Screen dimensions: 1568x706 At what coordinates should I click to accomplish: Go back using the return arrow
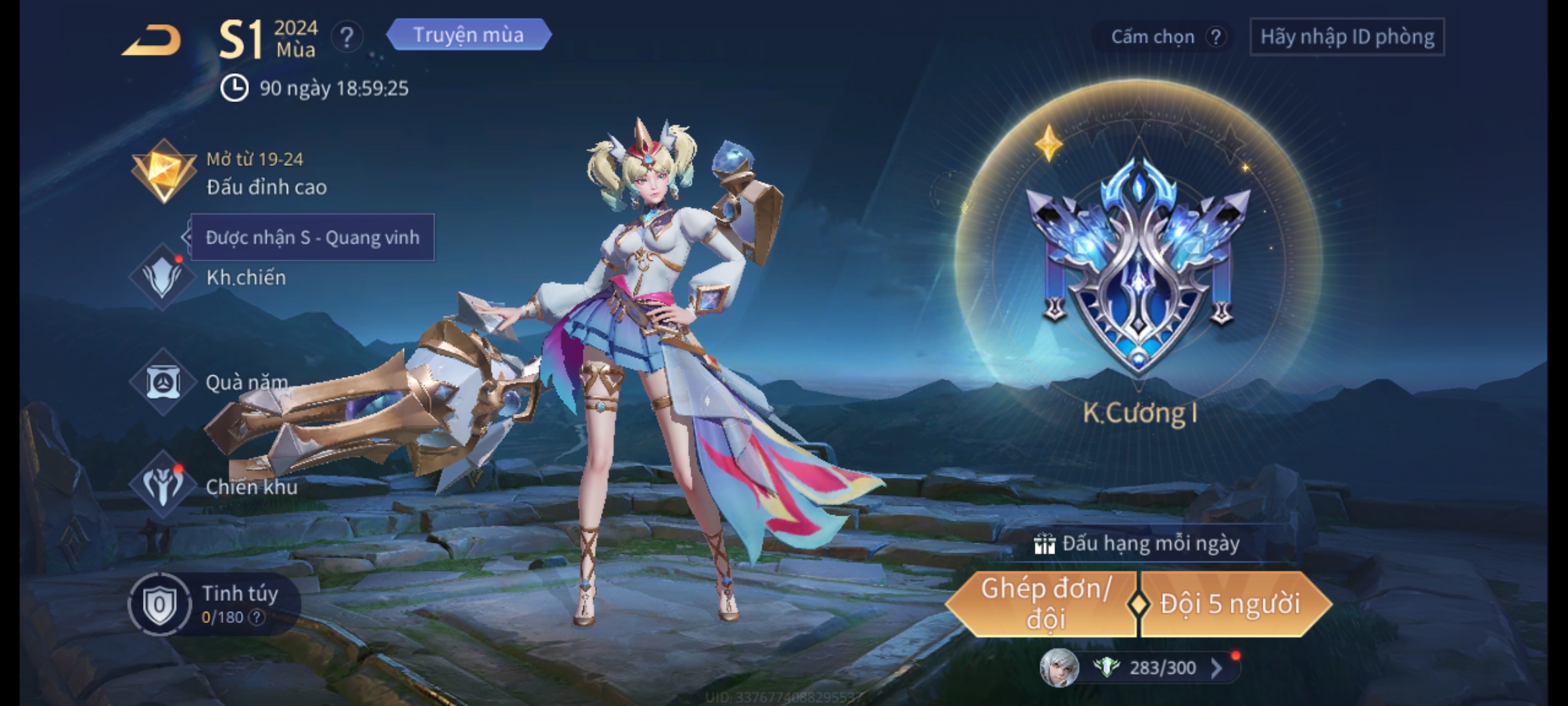pyautogui.click(x=152, y=41)
